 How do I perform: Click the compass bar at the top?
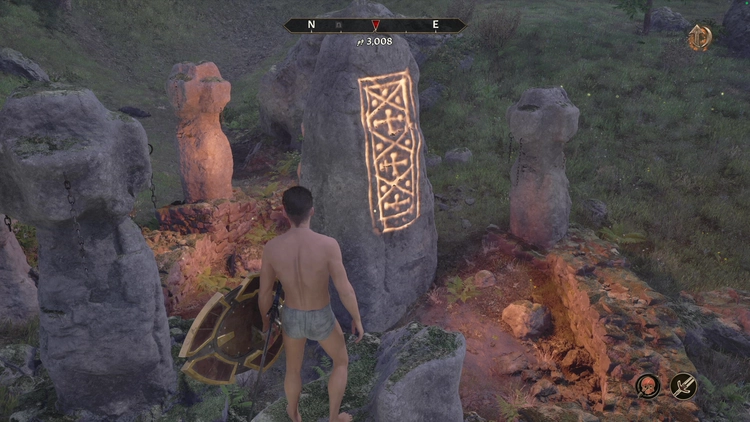(x=374, y=25)
